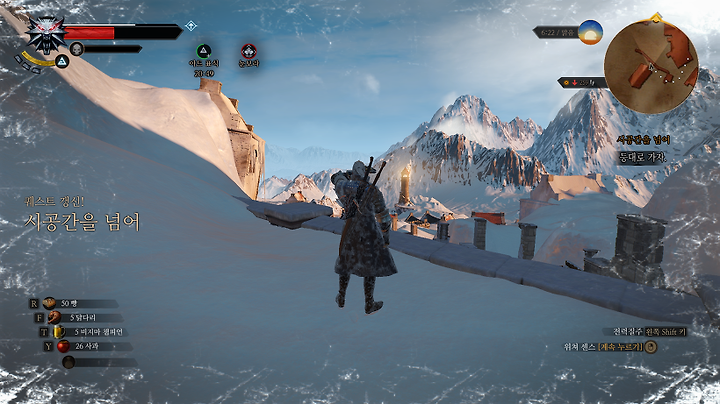Click the active sign icon beside the stamina arc
Viewport: 720px width, 404px height.
pyautogui.click(x=61, y=61)
